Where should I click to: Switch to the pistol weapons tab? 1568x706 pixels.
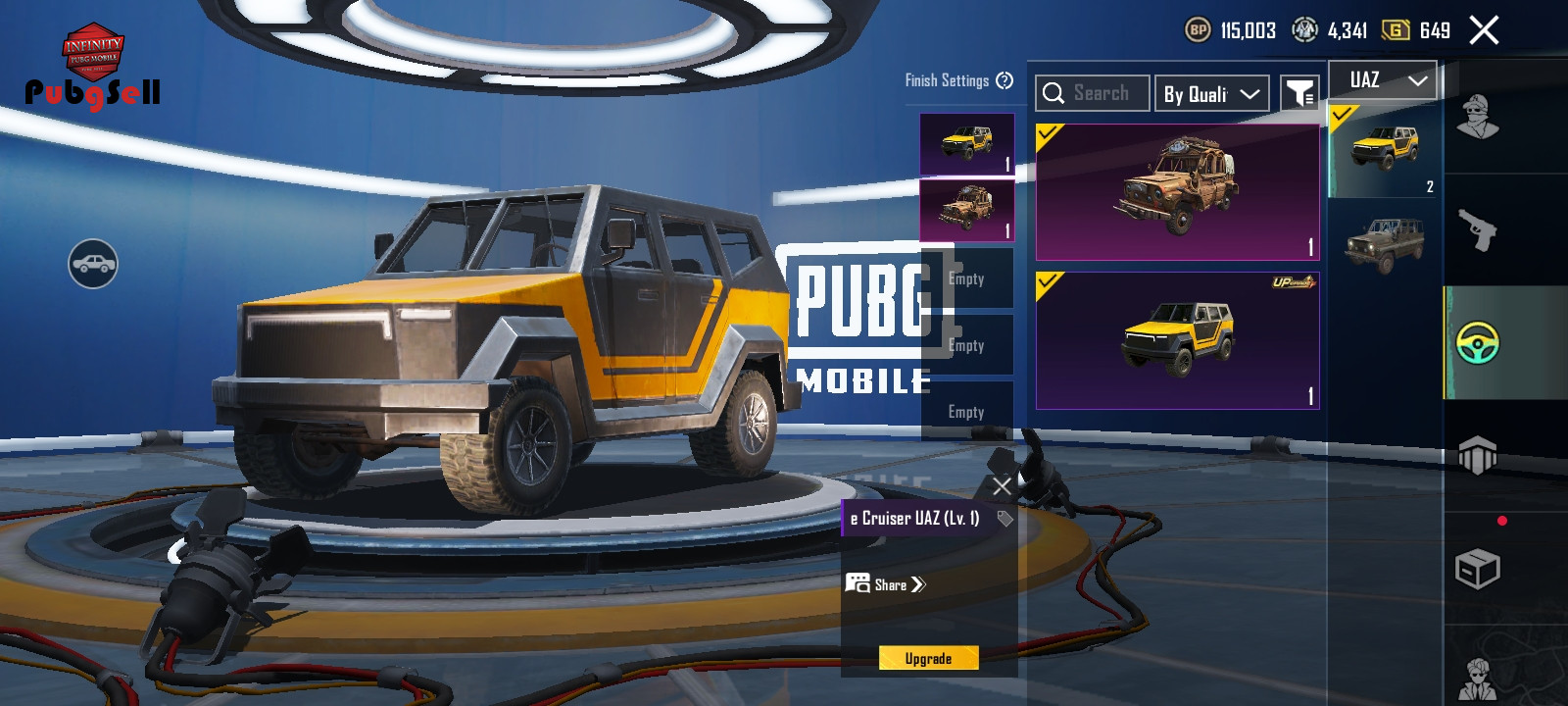tap(1478, 230)
